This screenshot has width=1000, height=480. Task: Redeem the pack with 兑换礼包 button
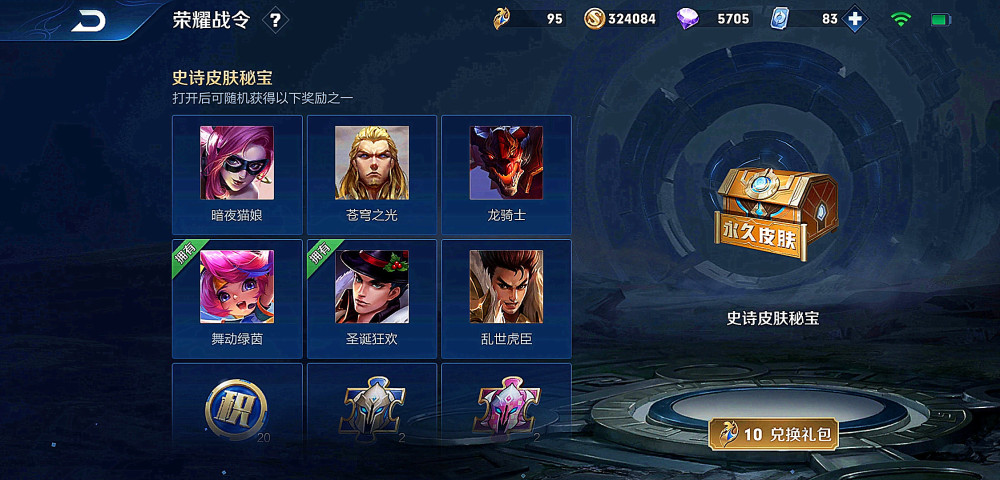[774, 434]
